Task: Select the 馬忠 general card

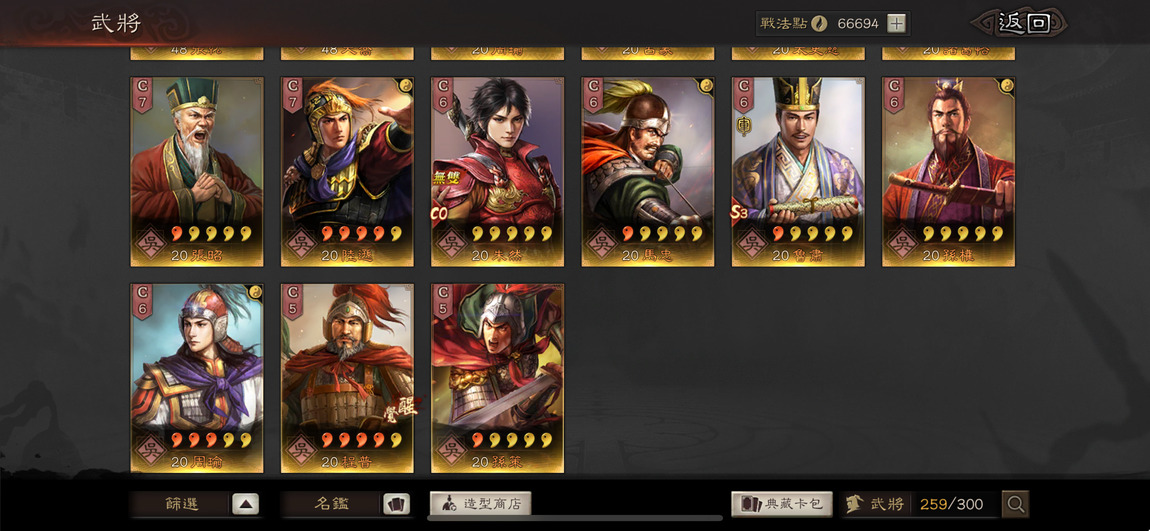Action: 648,171
